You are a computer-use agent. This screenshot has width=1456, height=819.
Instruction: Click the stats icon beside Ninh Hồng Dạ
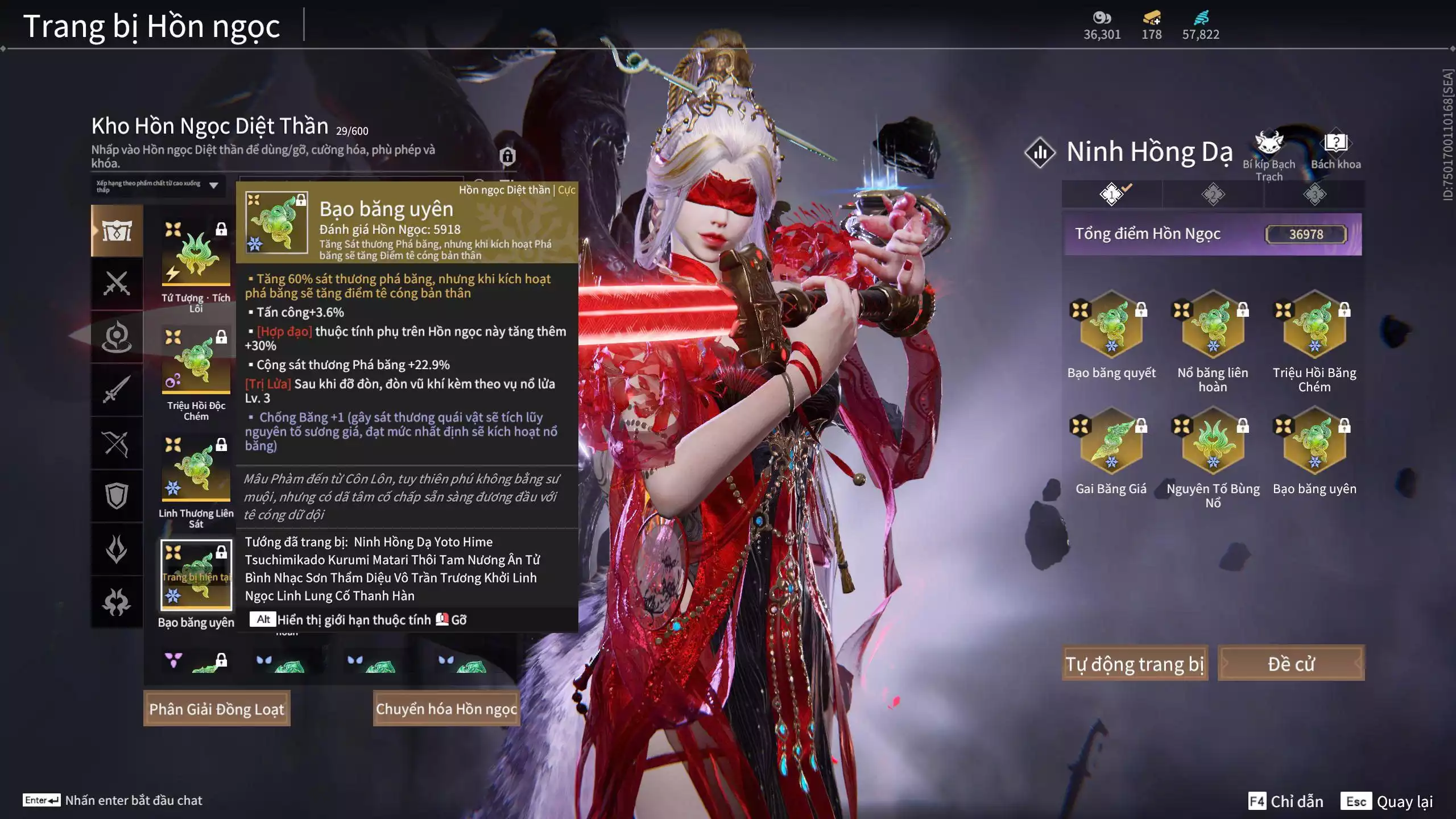point(1040,152)
